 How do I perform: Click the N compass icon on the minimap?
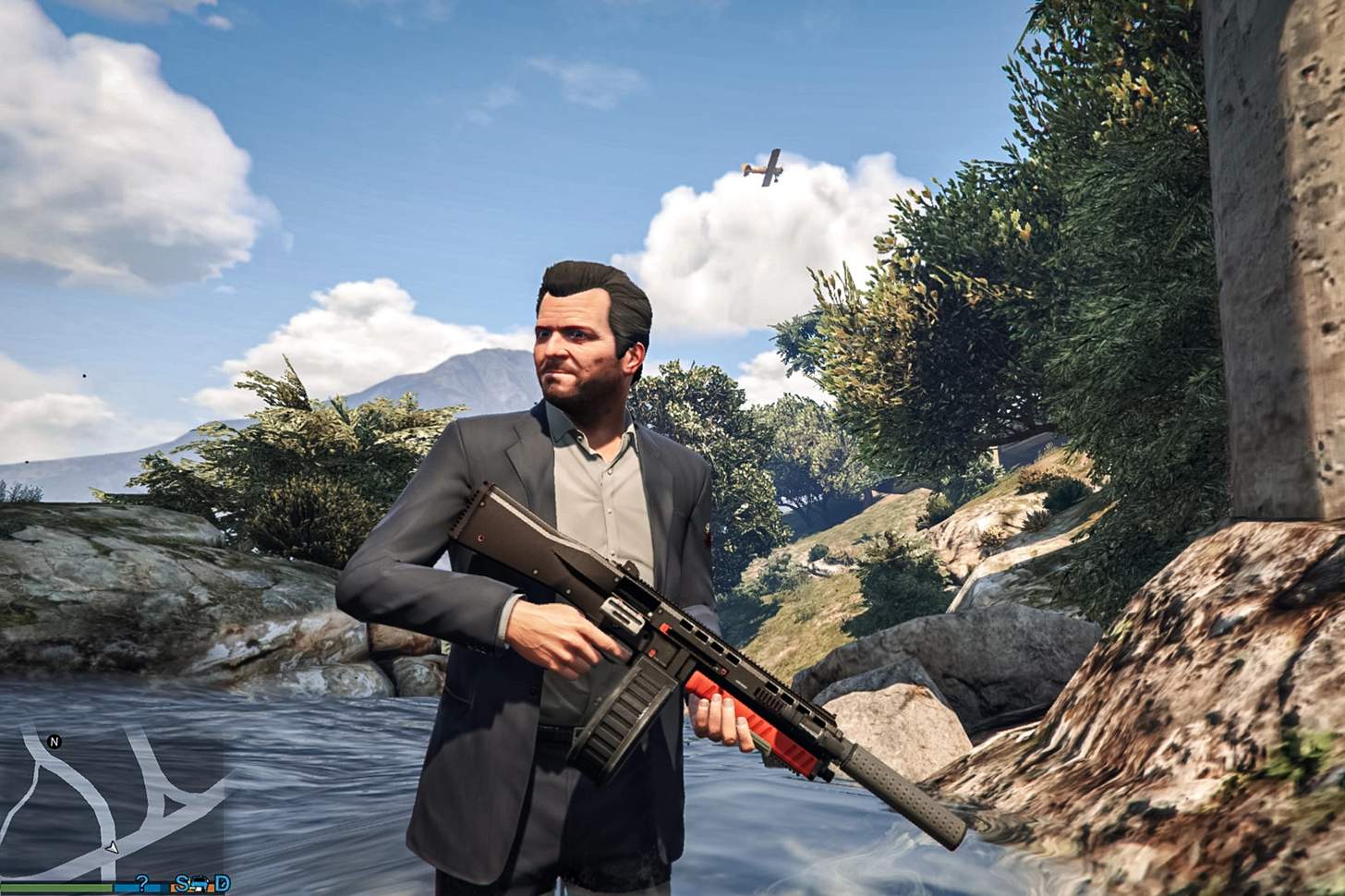pos(54,742)
